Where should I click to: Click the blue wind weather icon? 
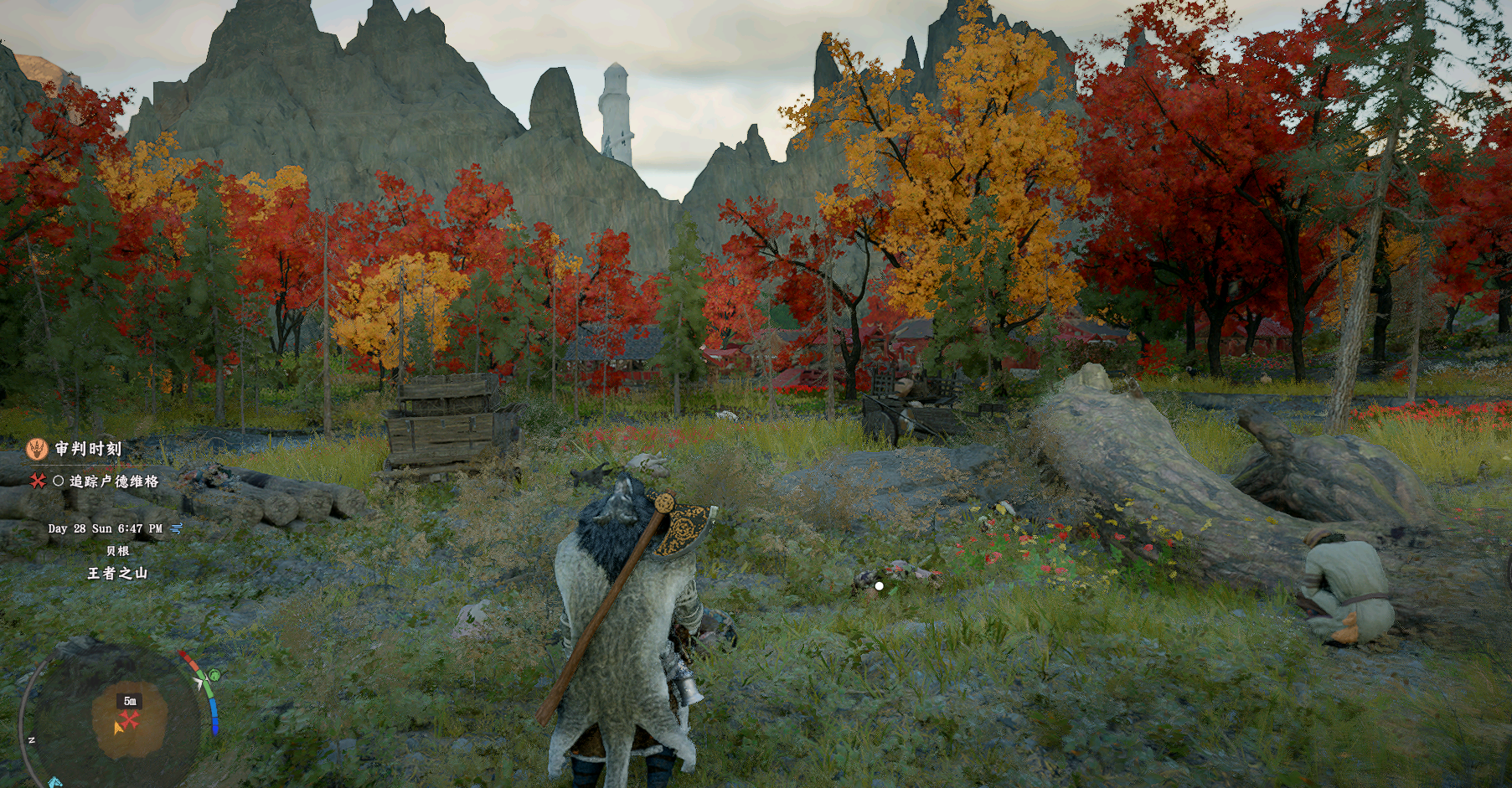click(177, 528)
